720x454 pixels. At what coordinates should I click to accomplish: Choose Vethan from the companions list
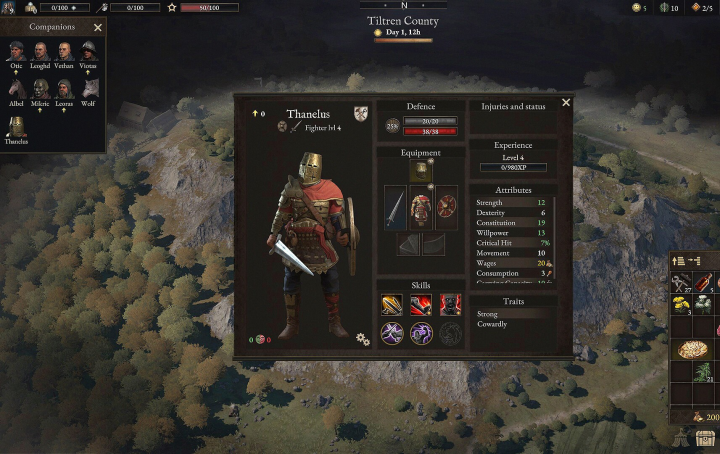65,51
